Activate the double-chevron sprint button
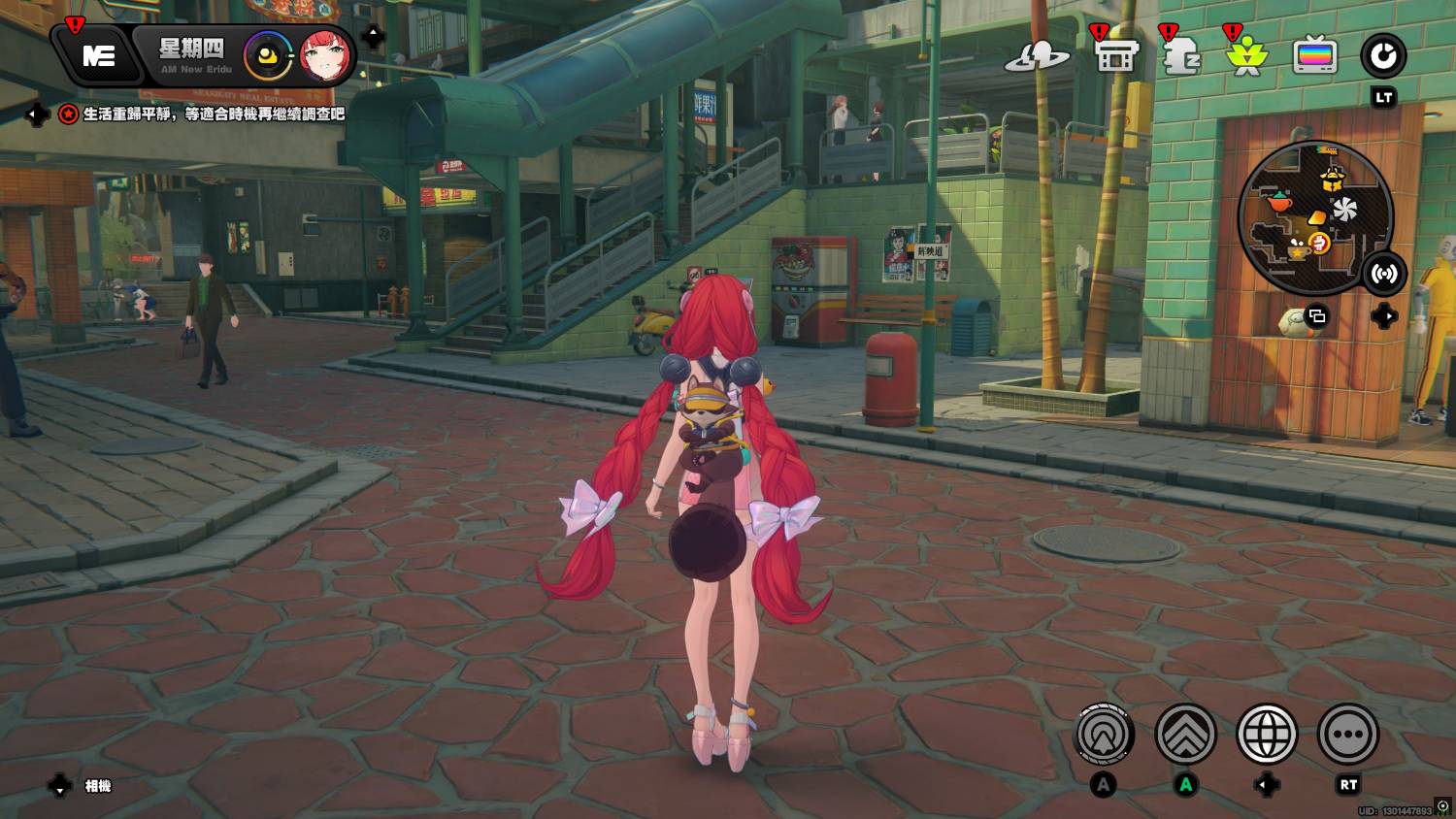The image size is (1456, 819). pos(1185,735)
